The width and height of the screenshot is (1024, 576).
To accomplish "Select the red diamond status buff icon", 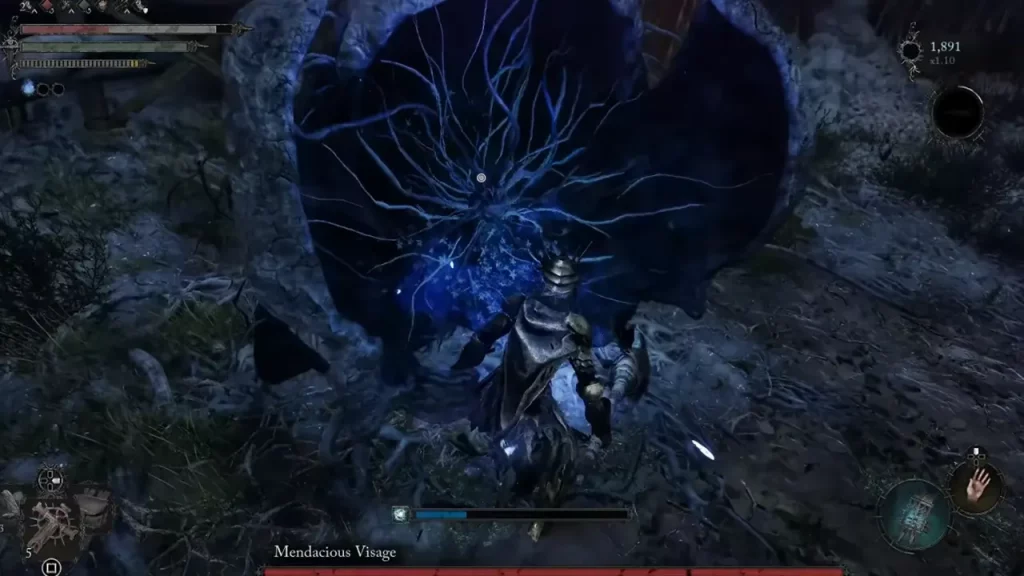I will pyautogui.click(x=44, y=8).
